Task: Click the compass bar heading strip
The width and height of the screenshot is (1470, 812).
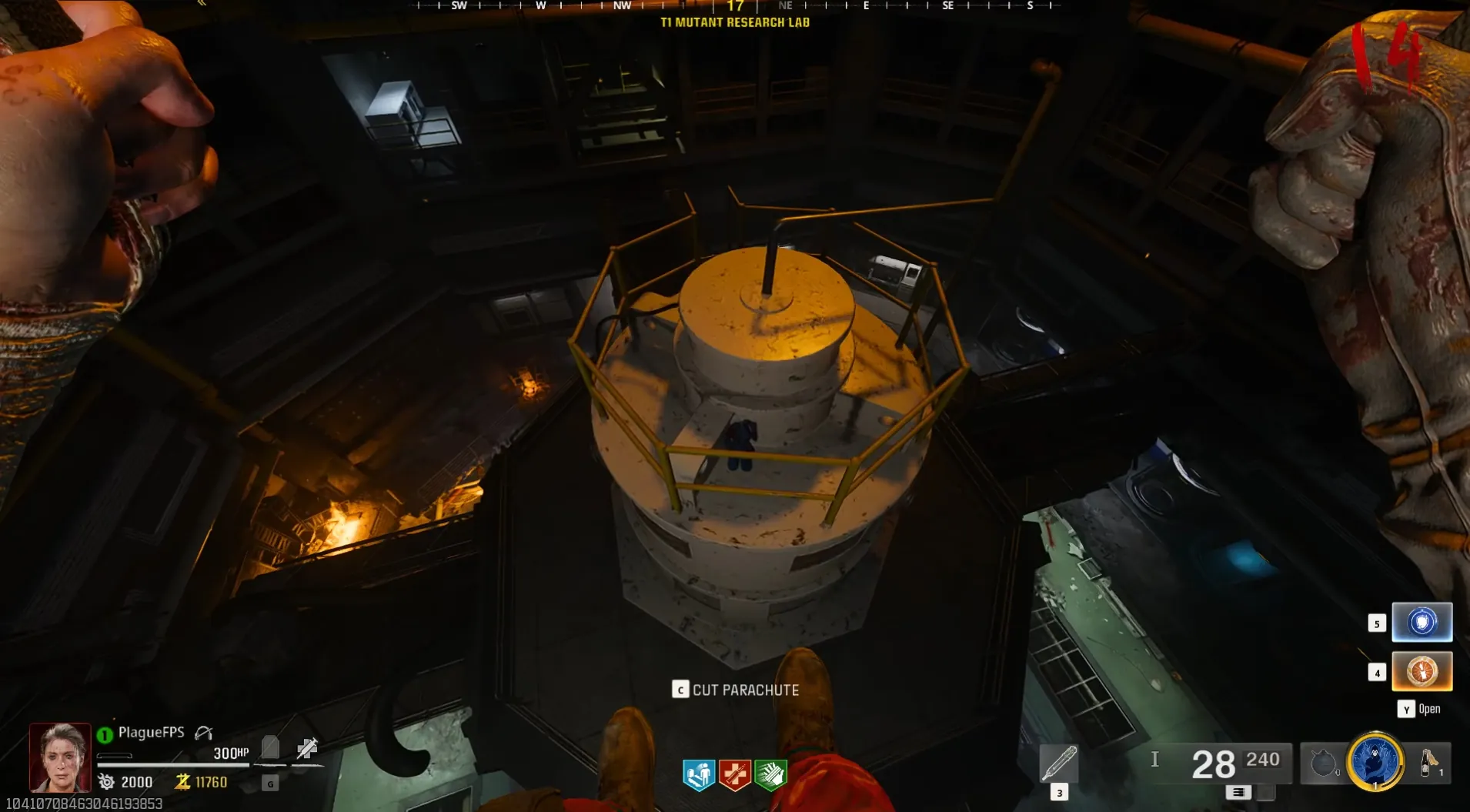Action: point(735,6)
